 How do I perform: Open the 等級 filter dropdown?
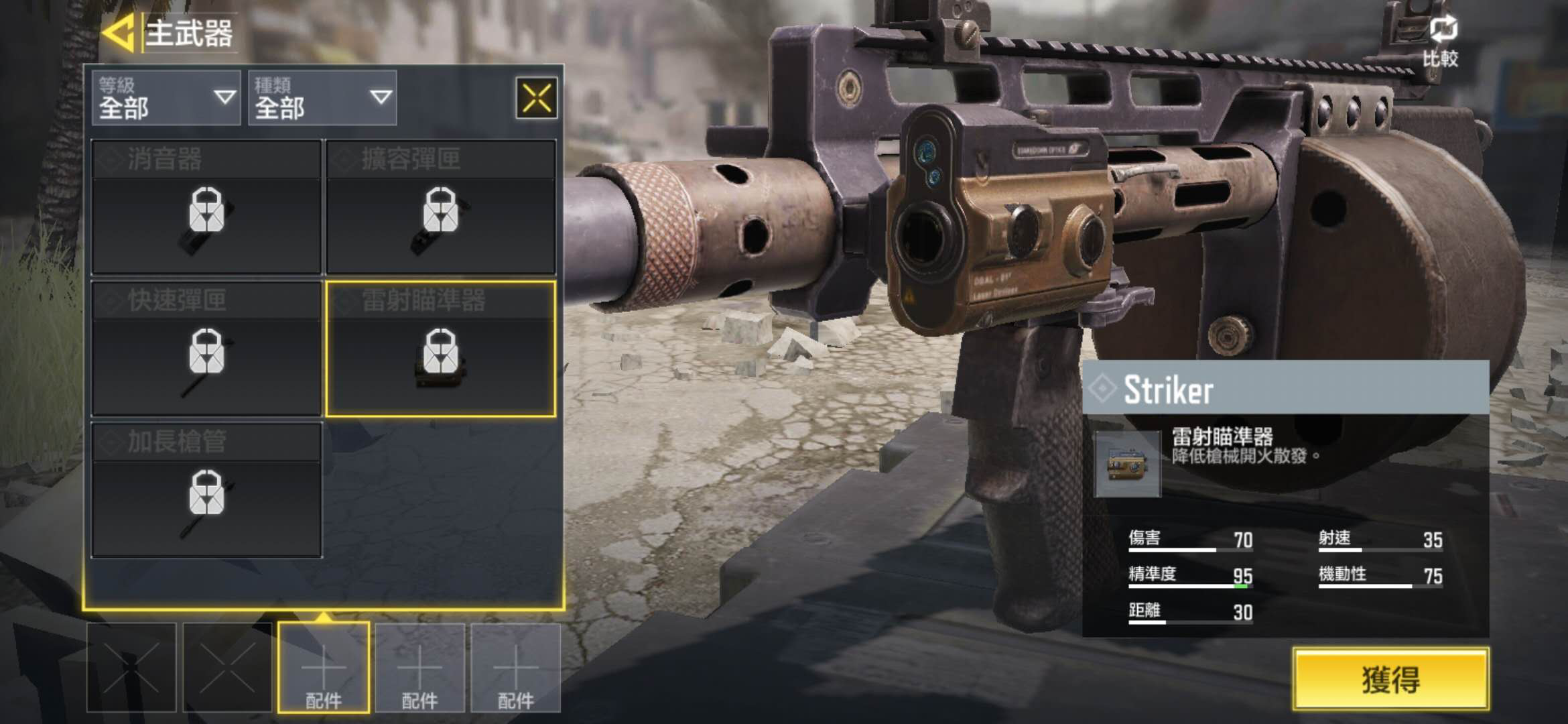pos(166,98)
